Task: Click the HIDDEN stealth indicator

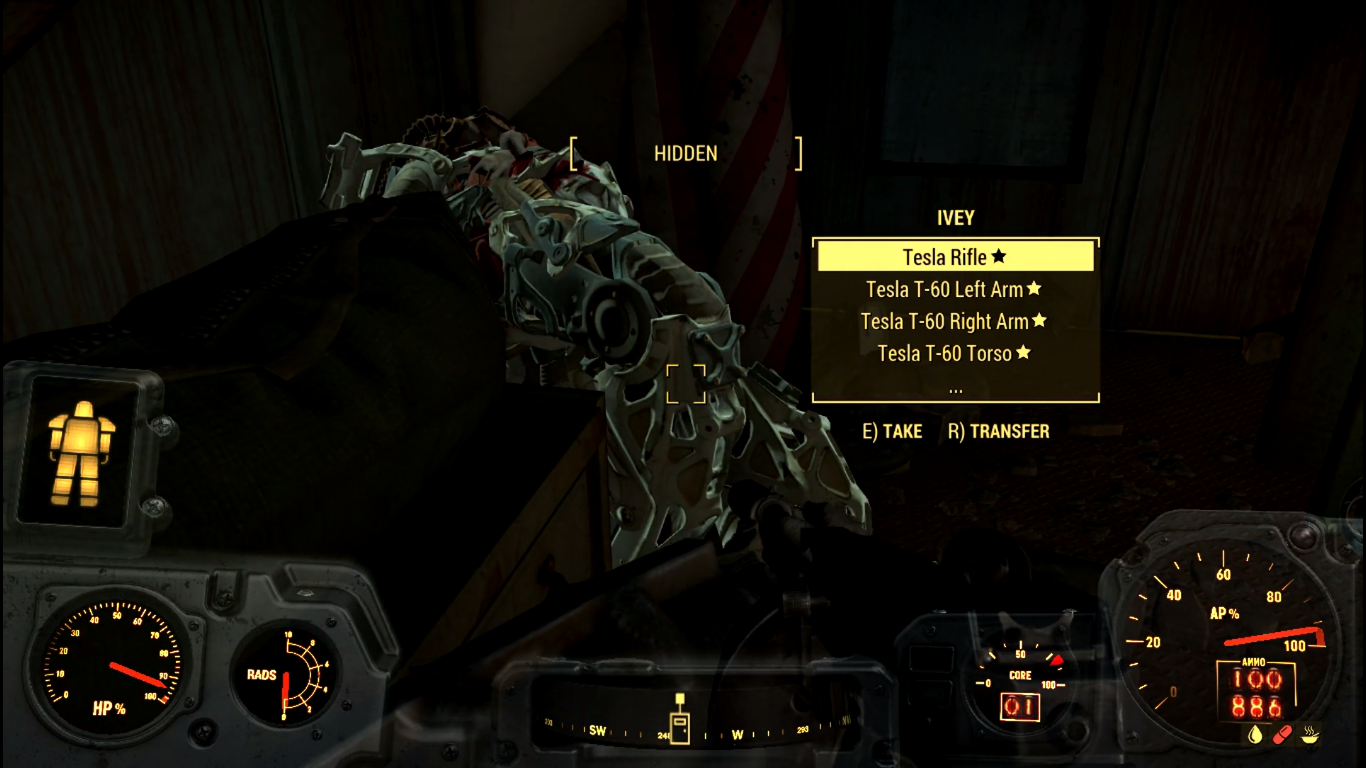Action: [686, 153]
